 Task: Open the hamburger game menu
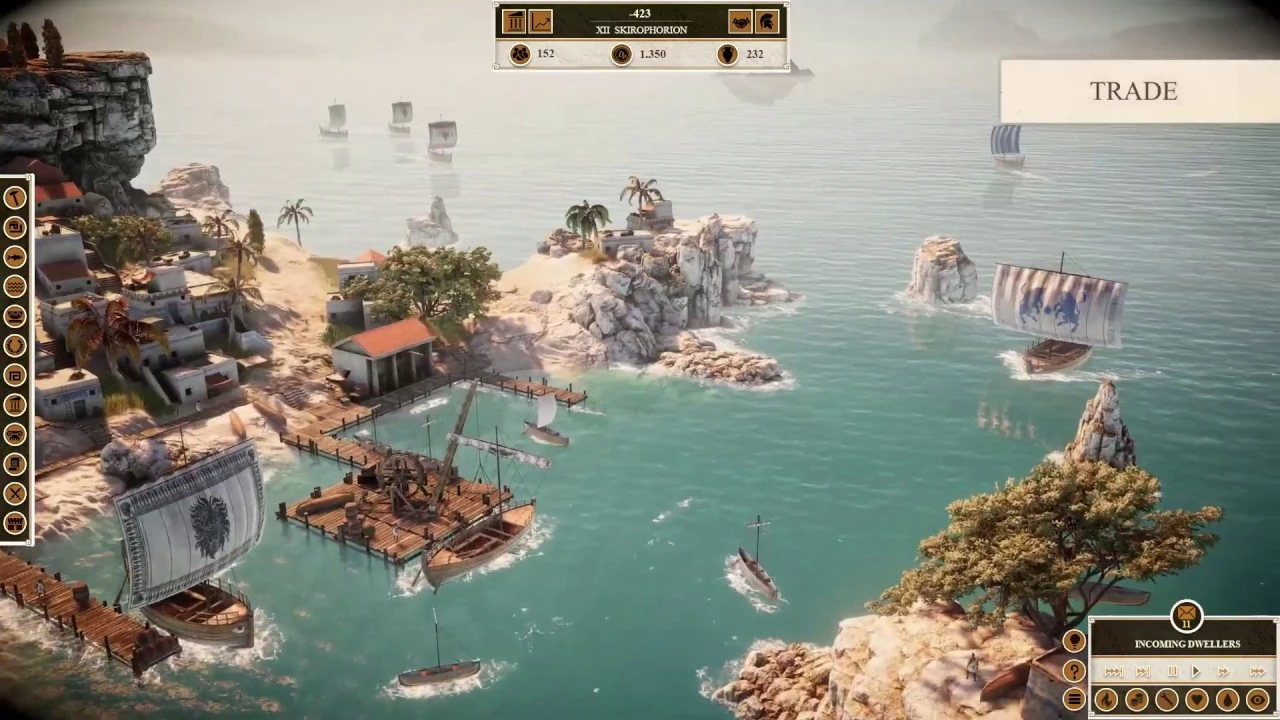(1075, 698)
